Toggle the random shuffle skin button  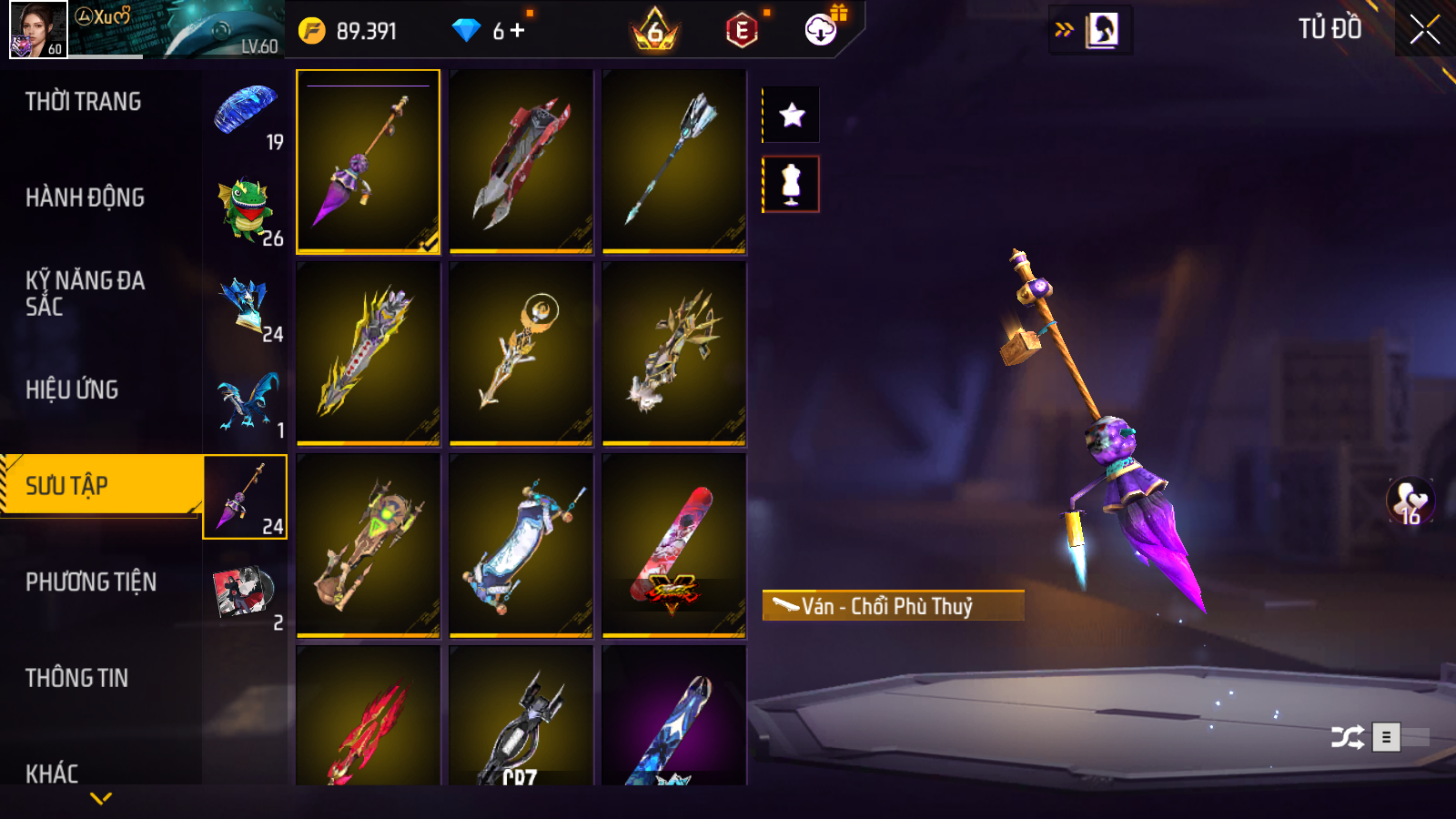(1347, 737)
